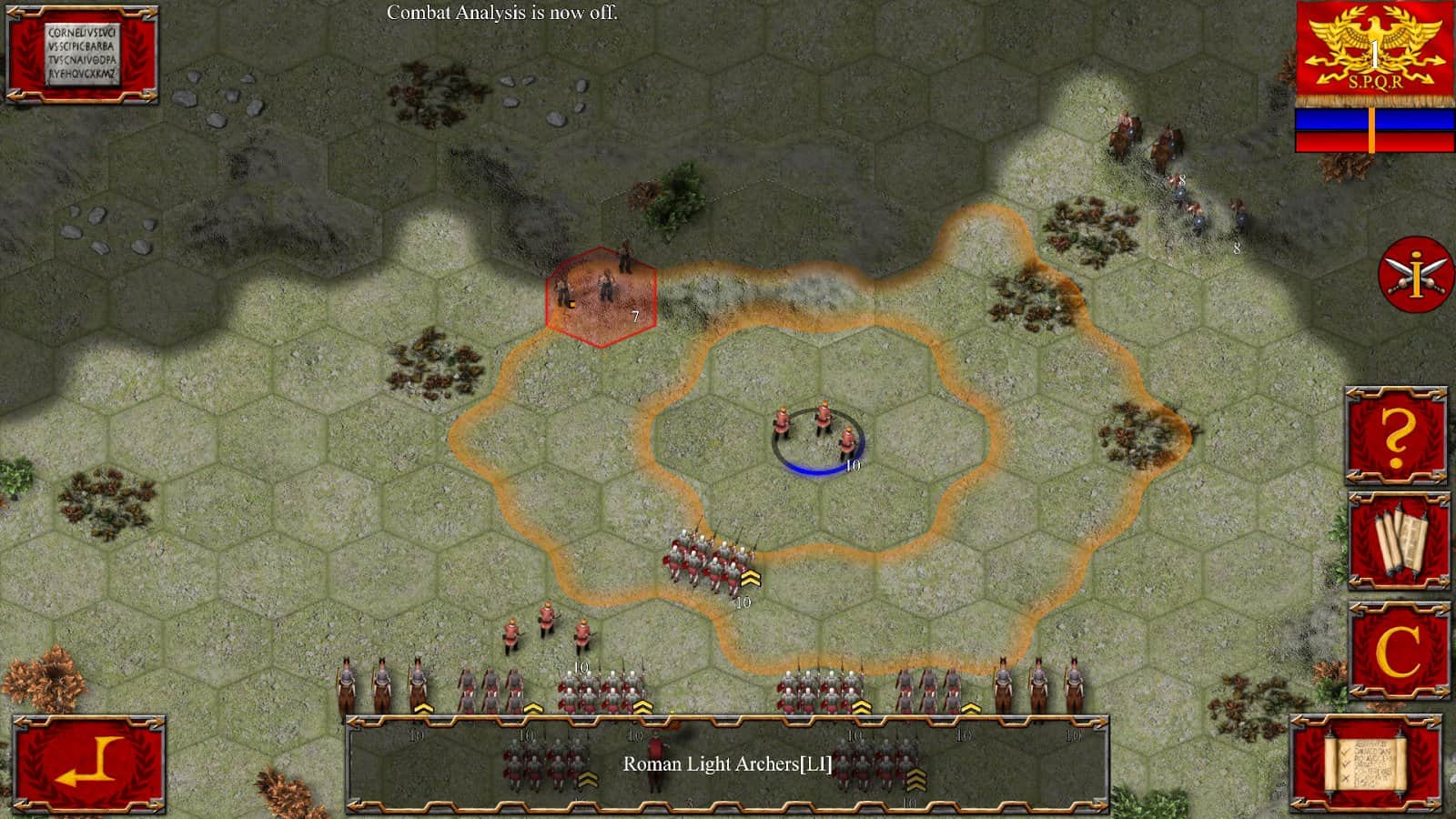Viewport: 1456px width, 819px height.
Task: Select the legionaries inside the orange movement zone
Action: pyautogui.click(x=712, y=560)
